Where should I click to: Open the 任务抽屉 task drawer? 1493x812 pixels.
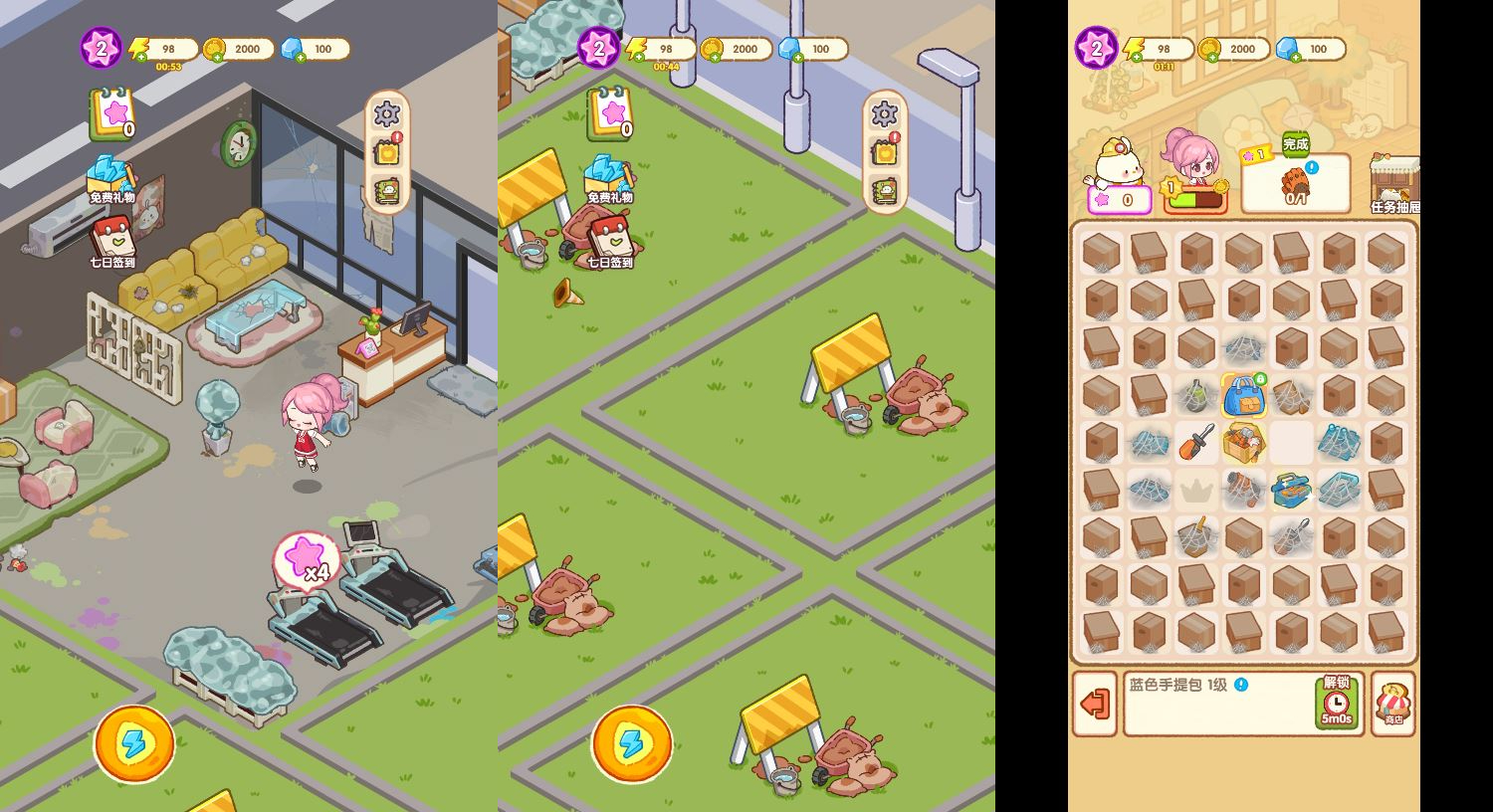(x=1395, y=185)
